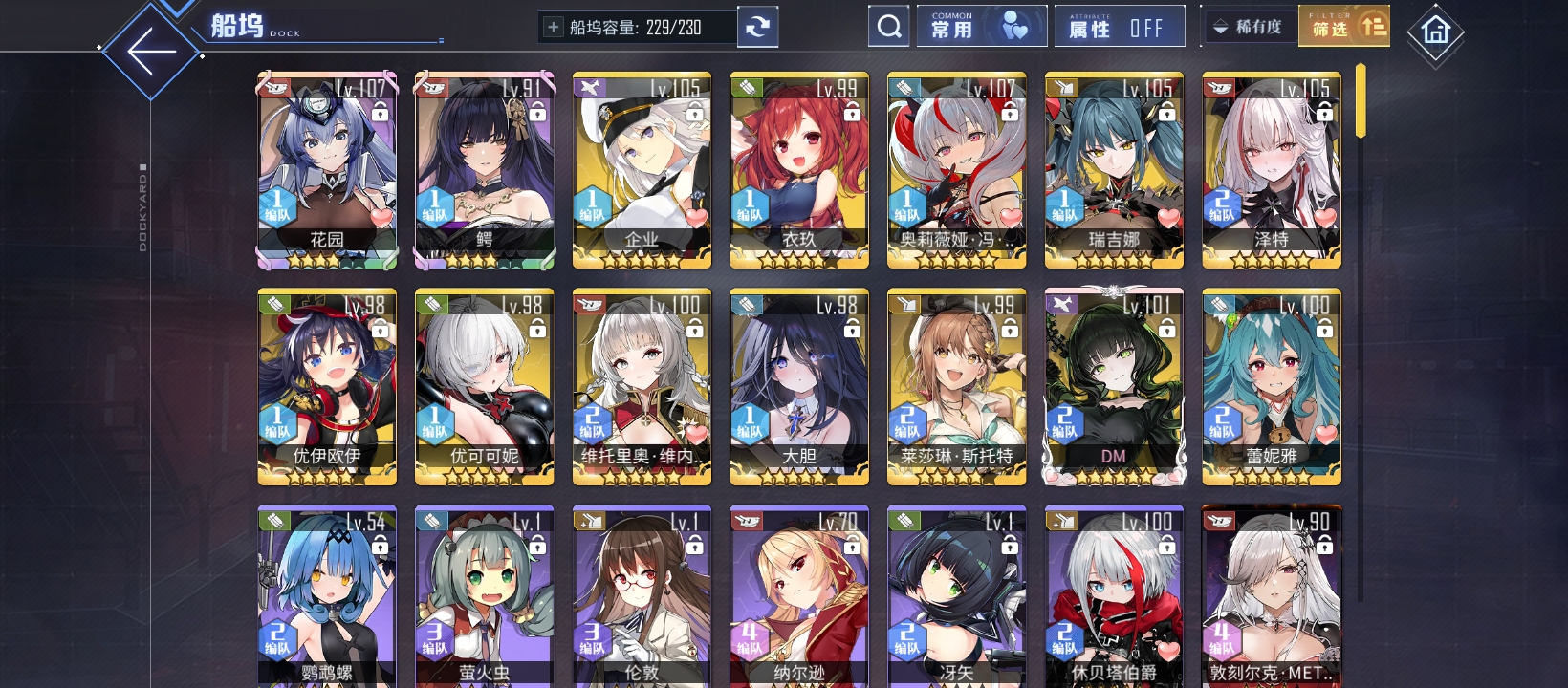Open the 筛选 filter options
The image size is (1568, 688).
(1343, 27)
